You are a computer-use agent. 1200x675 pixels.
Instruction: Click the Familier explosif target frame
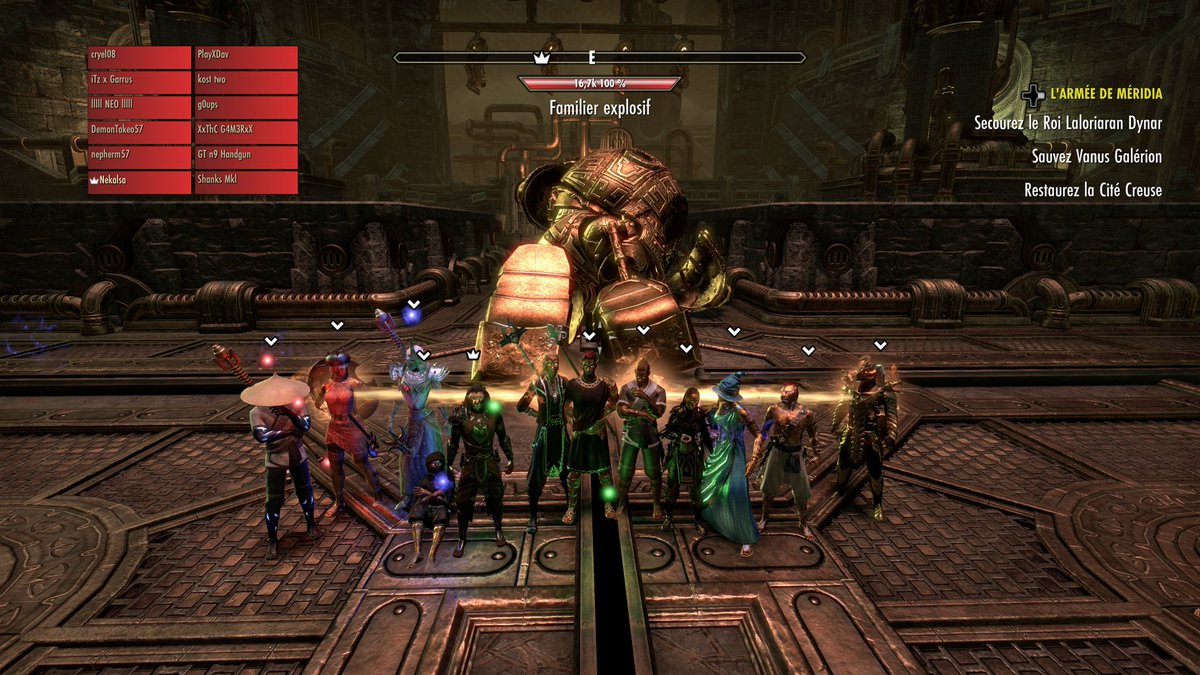[x=599, y=84]
